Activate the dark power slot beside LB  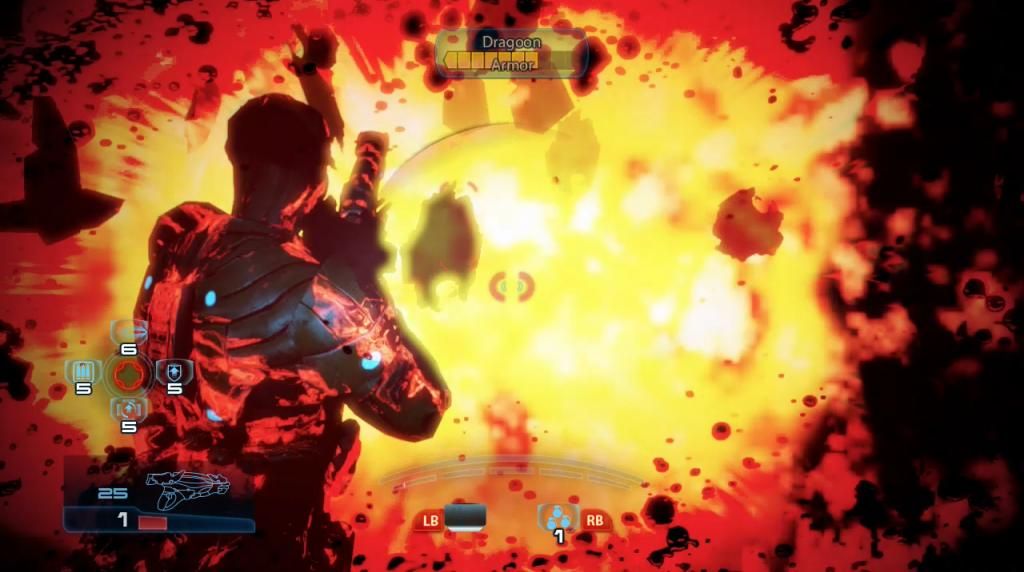pyautogui.click(x=465, y=516)
